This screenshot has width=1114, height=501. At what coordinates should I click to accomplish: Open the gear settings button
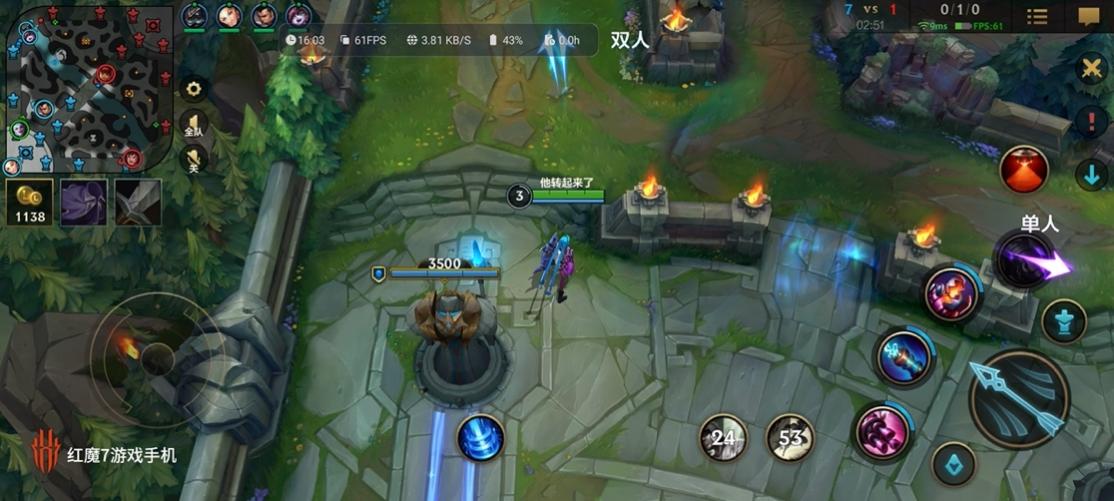pos(193,88)
